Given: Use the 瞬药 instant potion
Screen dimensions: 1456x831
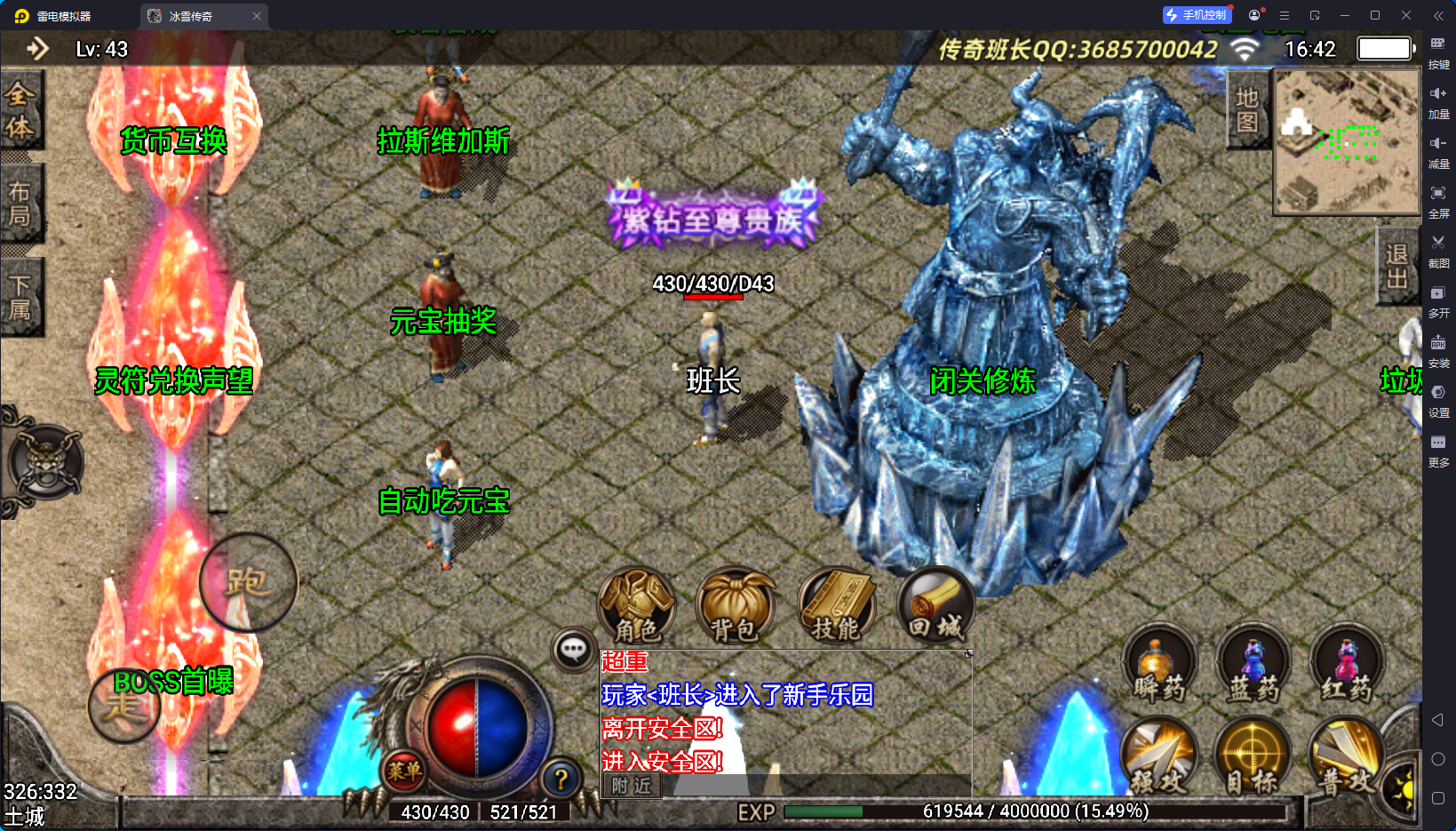Looking at the screenshot, I should tap(1159, 665).
